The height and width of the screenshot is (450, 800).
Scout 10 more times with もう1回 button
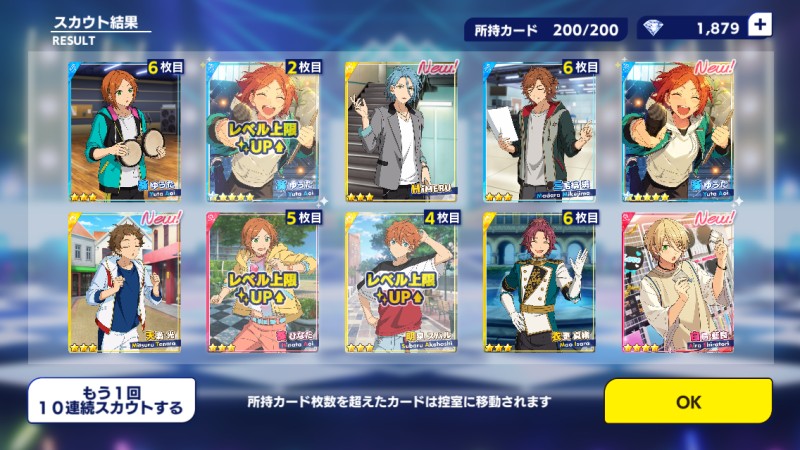pyautogui.click(x=110, y=401)
